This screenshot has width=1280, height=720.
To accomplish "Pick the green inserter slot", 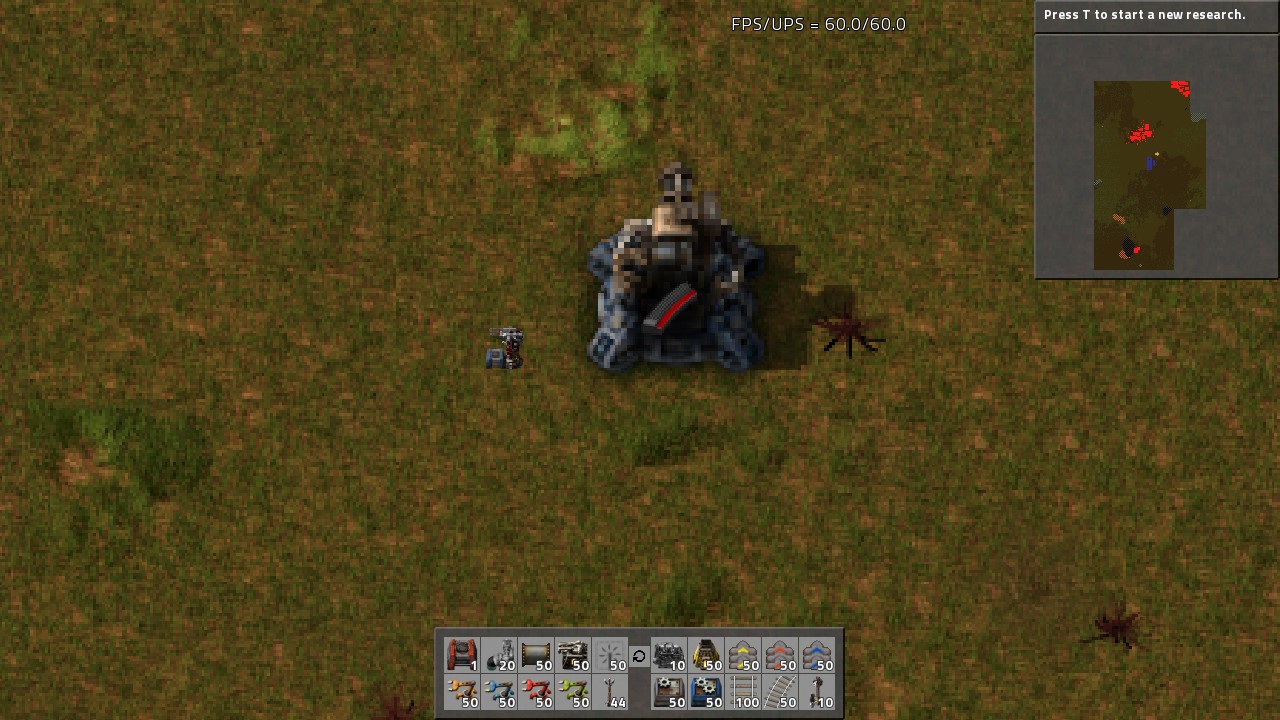I will point(573,692).
